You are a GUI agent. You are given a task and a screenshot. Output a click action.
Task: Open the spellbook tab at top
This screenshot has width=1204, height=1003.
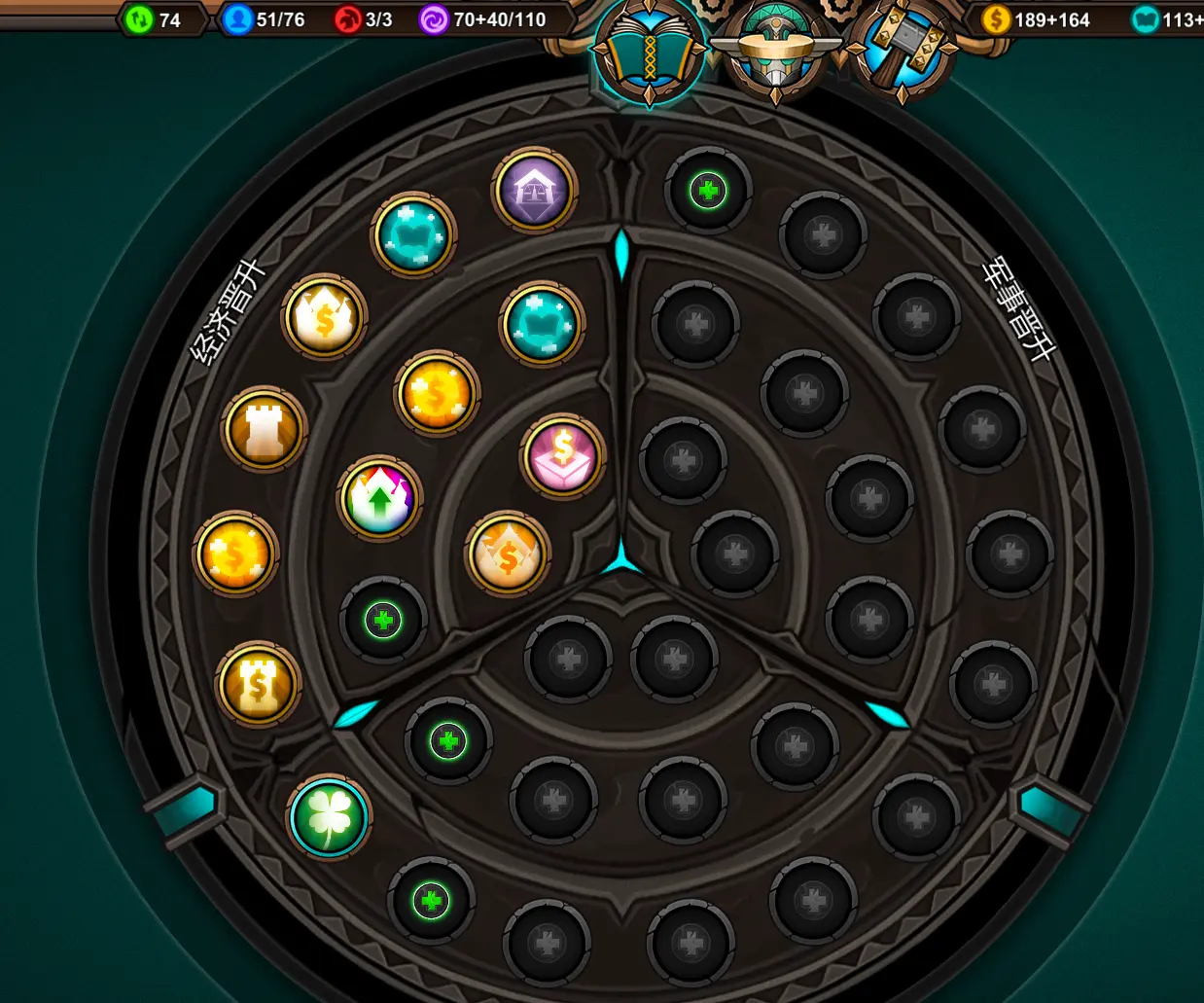649,52
